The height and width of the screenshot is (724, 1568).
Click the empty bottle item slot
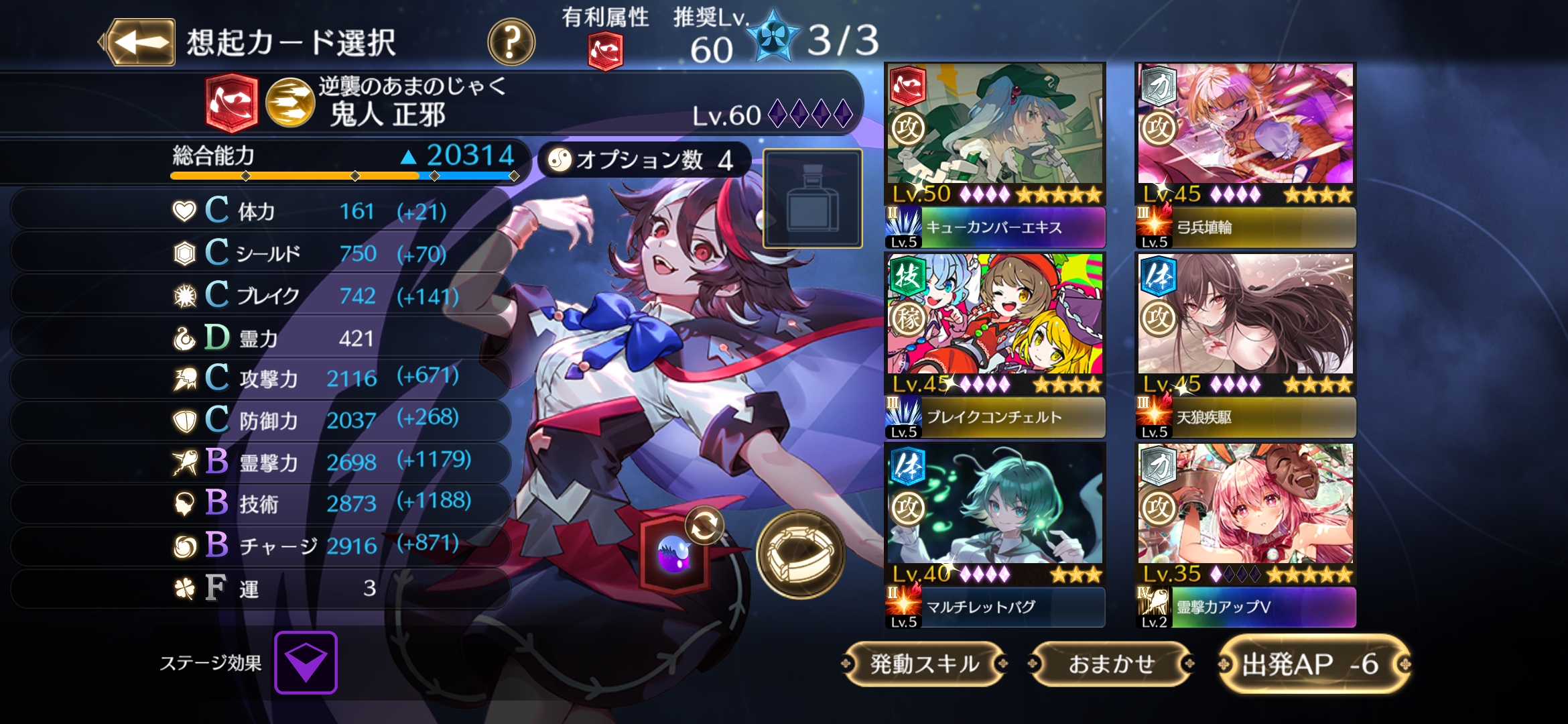click(812, 198)
